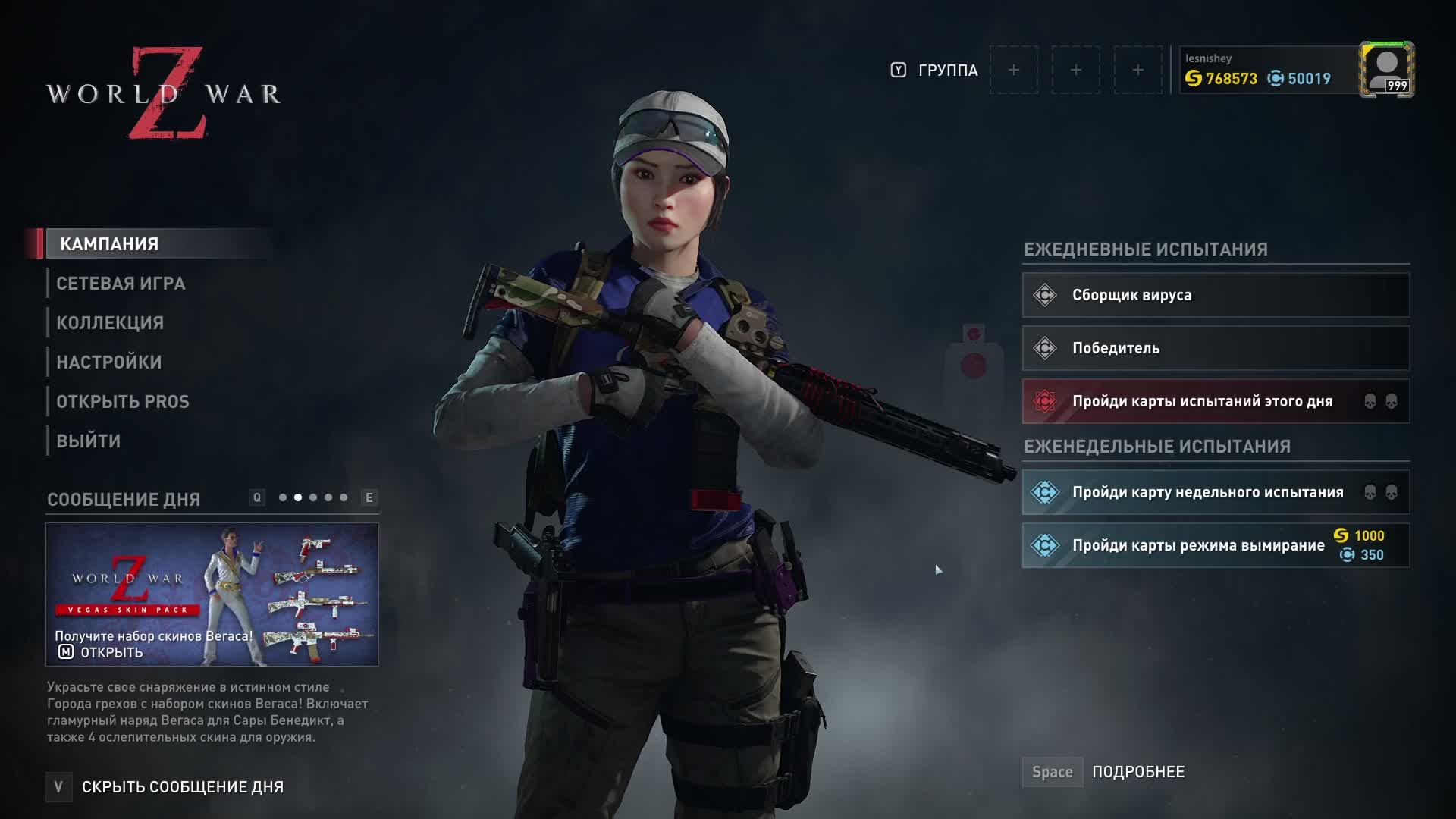
Task: Show more details with Подробнее
Action: click(x=1137, y=772)
